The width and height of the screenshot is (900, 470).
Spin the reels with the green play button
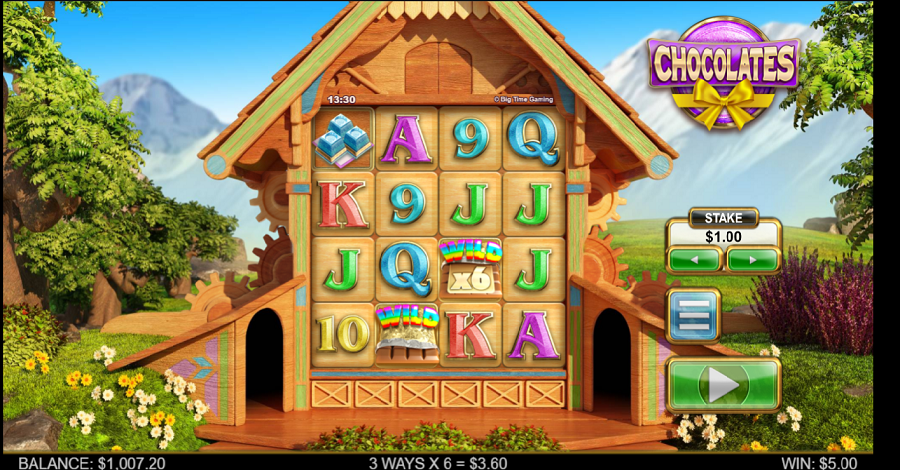(x=723, y=384)
